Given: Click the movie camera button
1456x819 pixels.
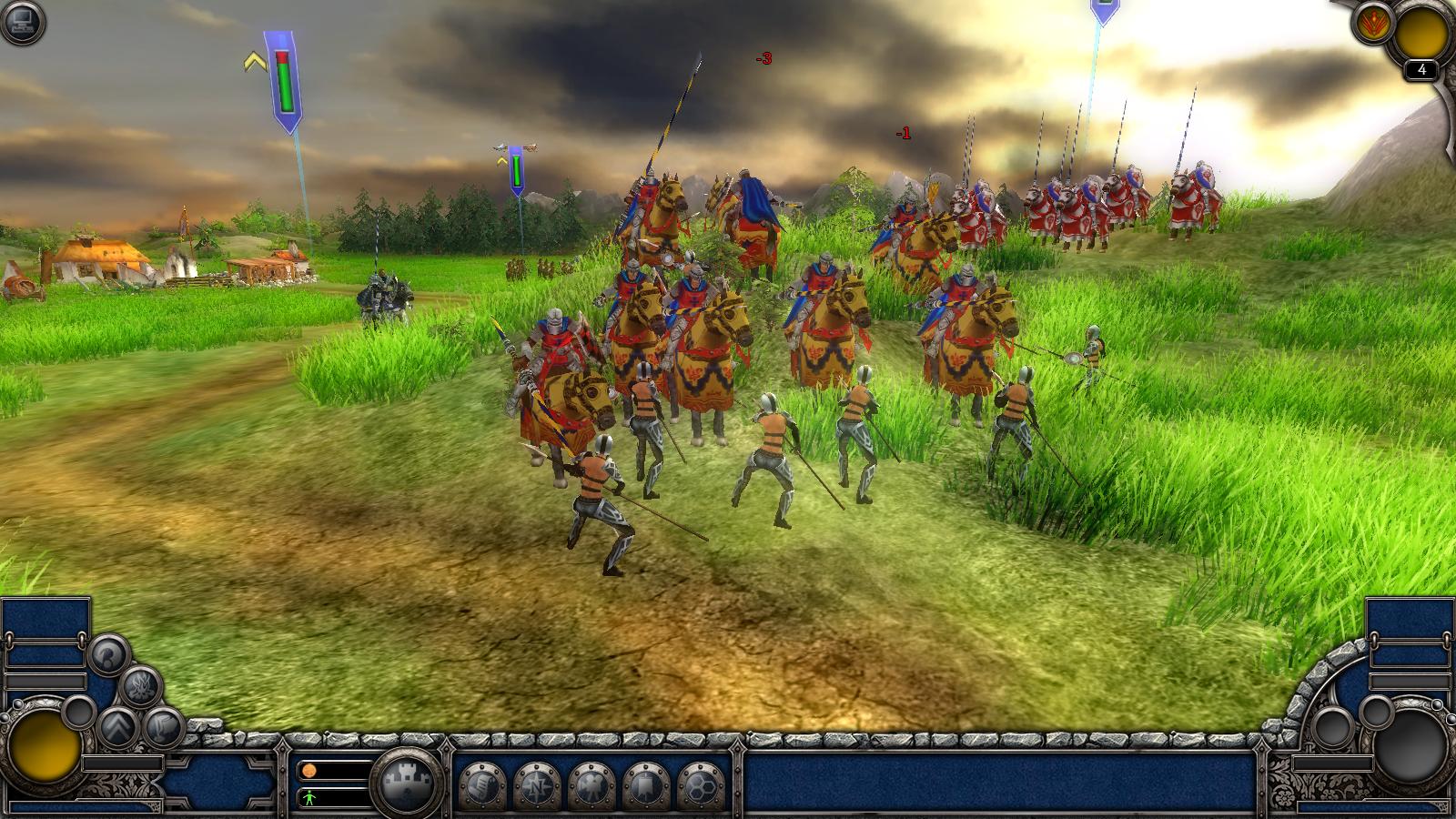Looking at the screenshot, I should [x=591, y=784].
